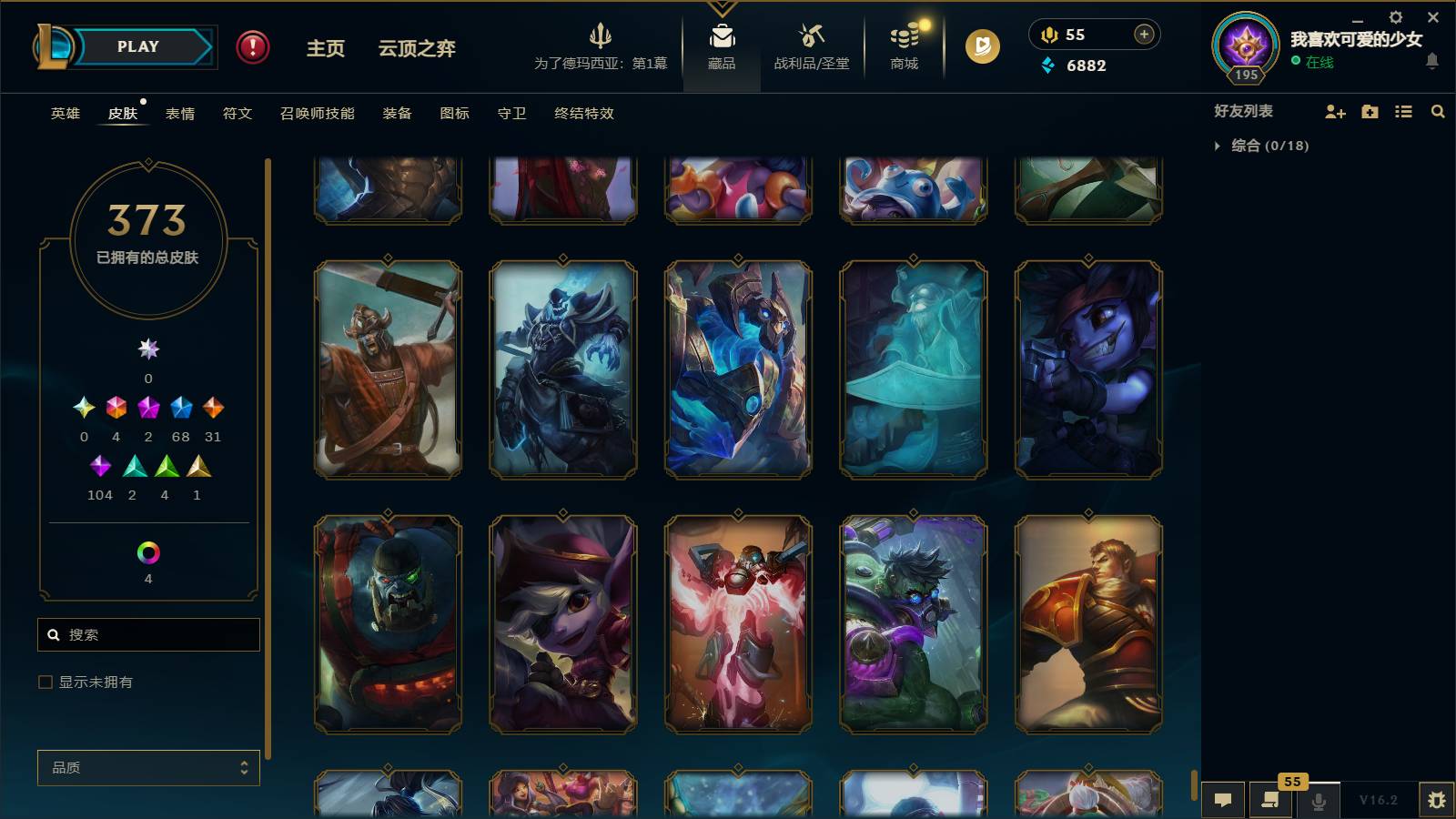
Task: Open the settings gear at top right
Action: (1395, 16)
